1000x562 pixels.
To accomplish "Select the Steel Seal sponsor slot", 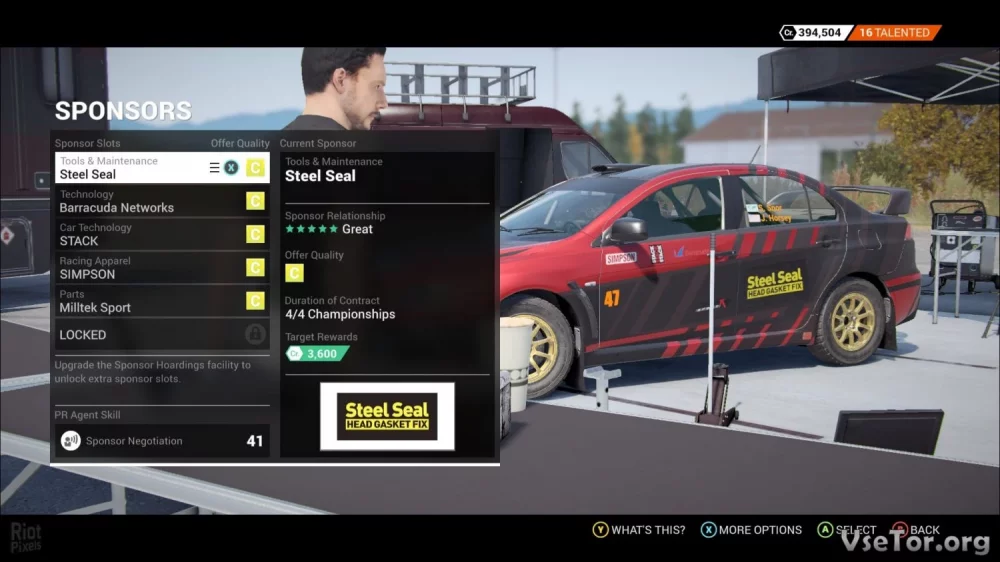I will [x=130, y=168].
